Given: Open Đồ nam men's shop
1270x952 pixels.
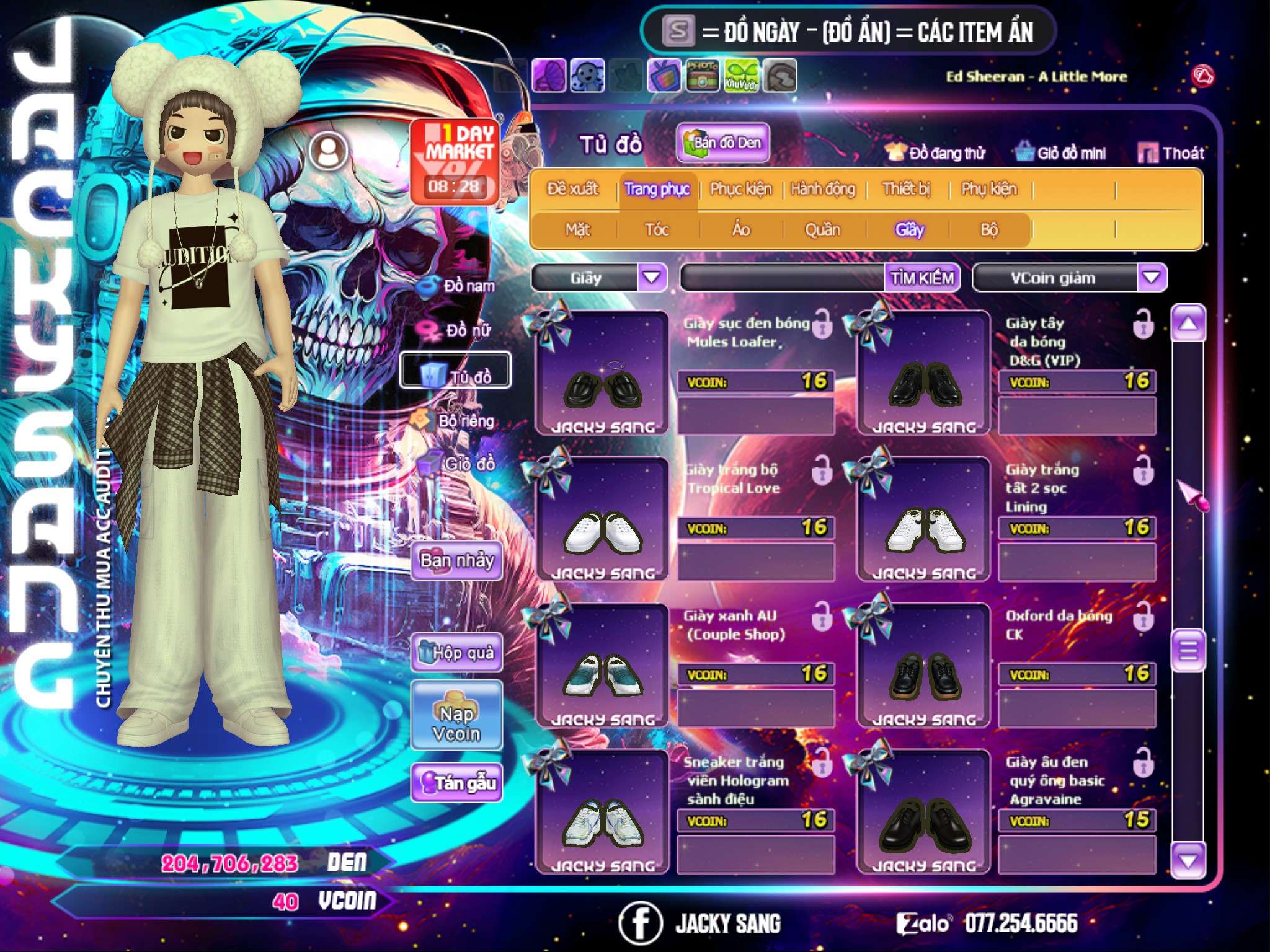Looking at the screenshot, I should click(x=458, y=286).
